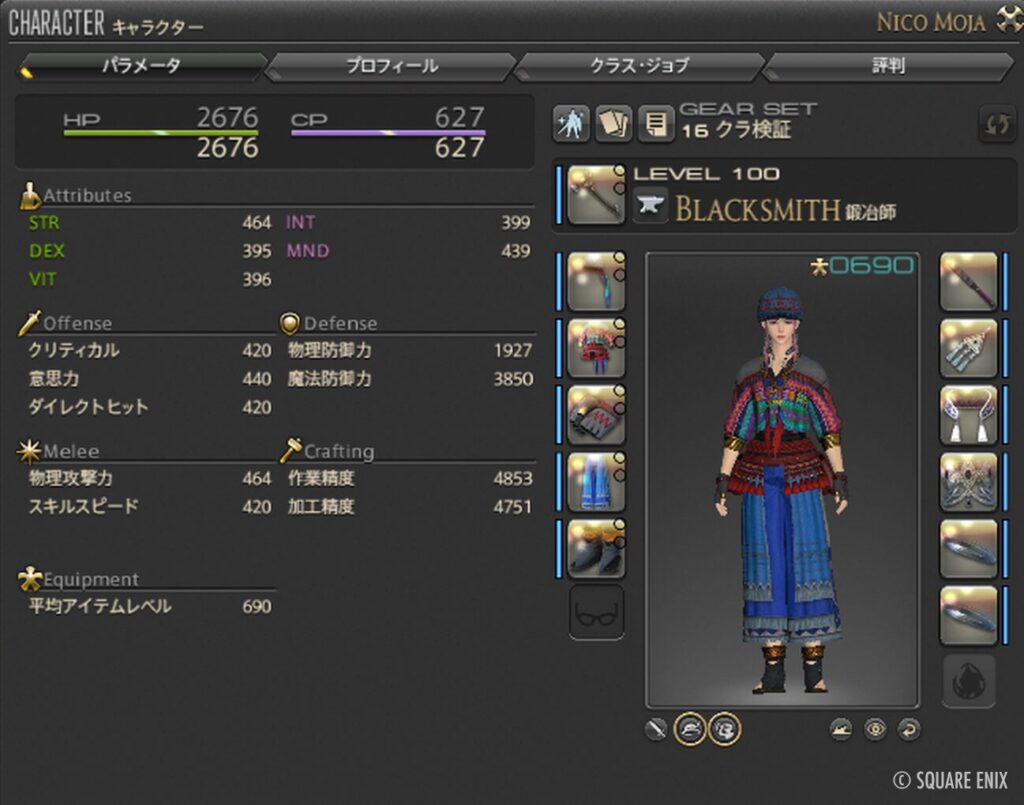The width and height of the screenshot is (1024, 805).
Task: Select the black sandals feet slot
Action: (596, 548)
